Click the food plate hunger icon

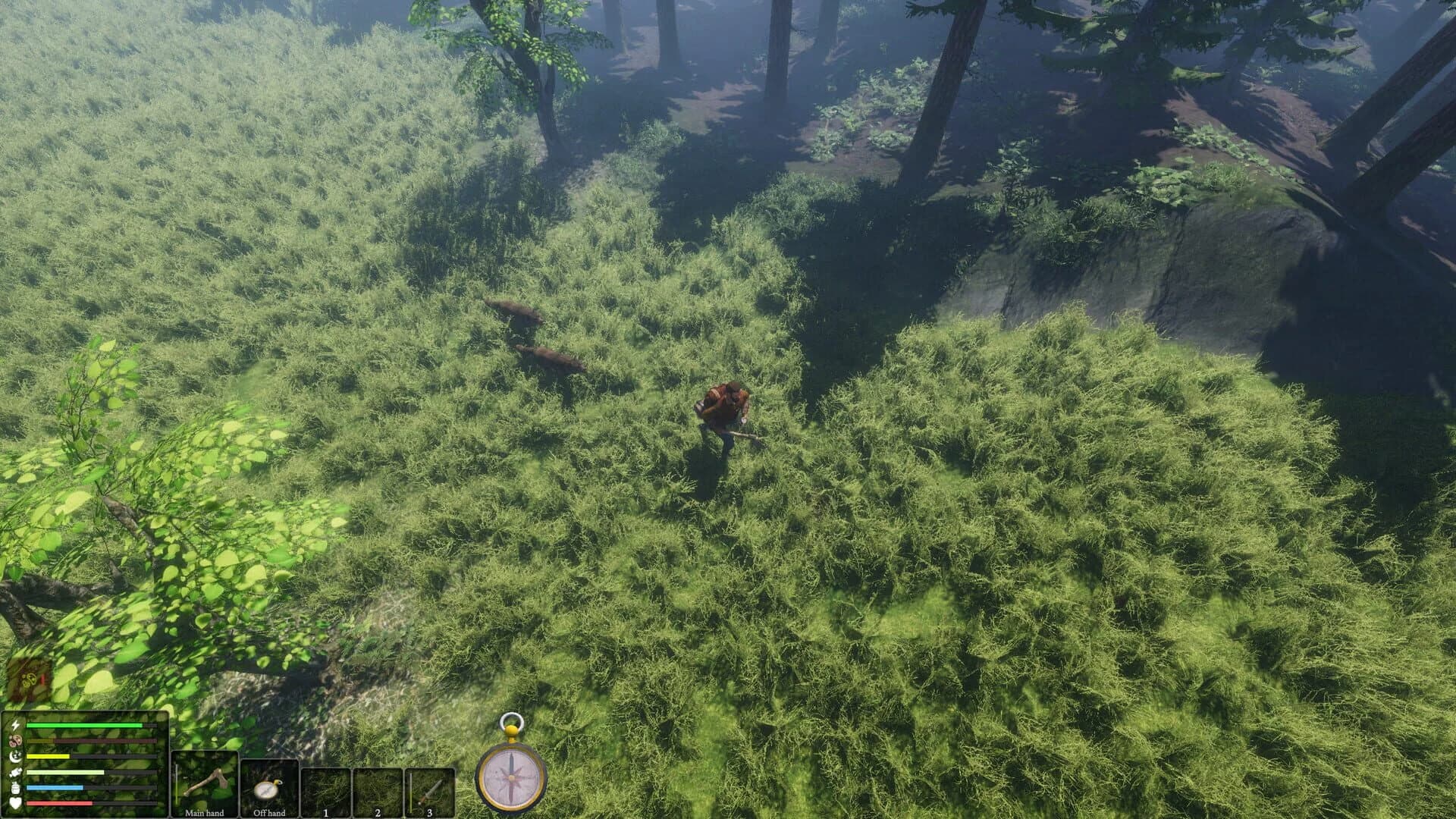point(14,741)
